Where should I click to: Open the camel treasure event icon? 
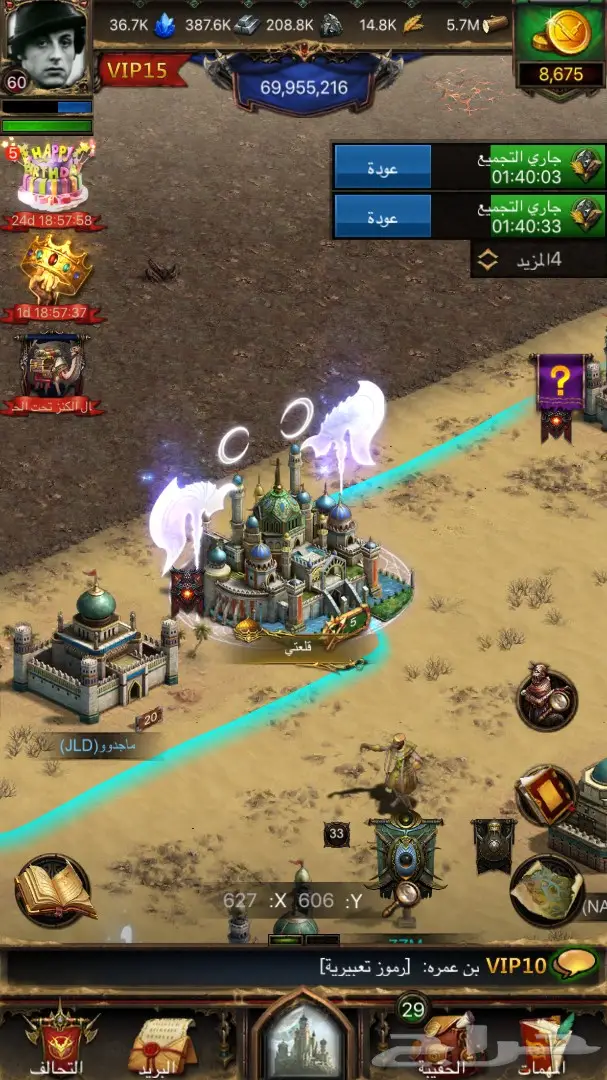coord(50,368)
